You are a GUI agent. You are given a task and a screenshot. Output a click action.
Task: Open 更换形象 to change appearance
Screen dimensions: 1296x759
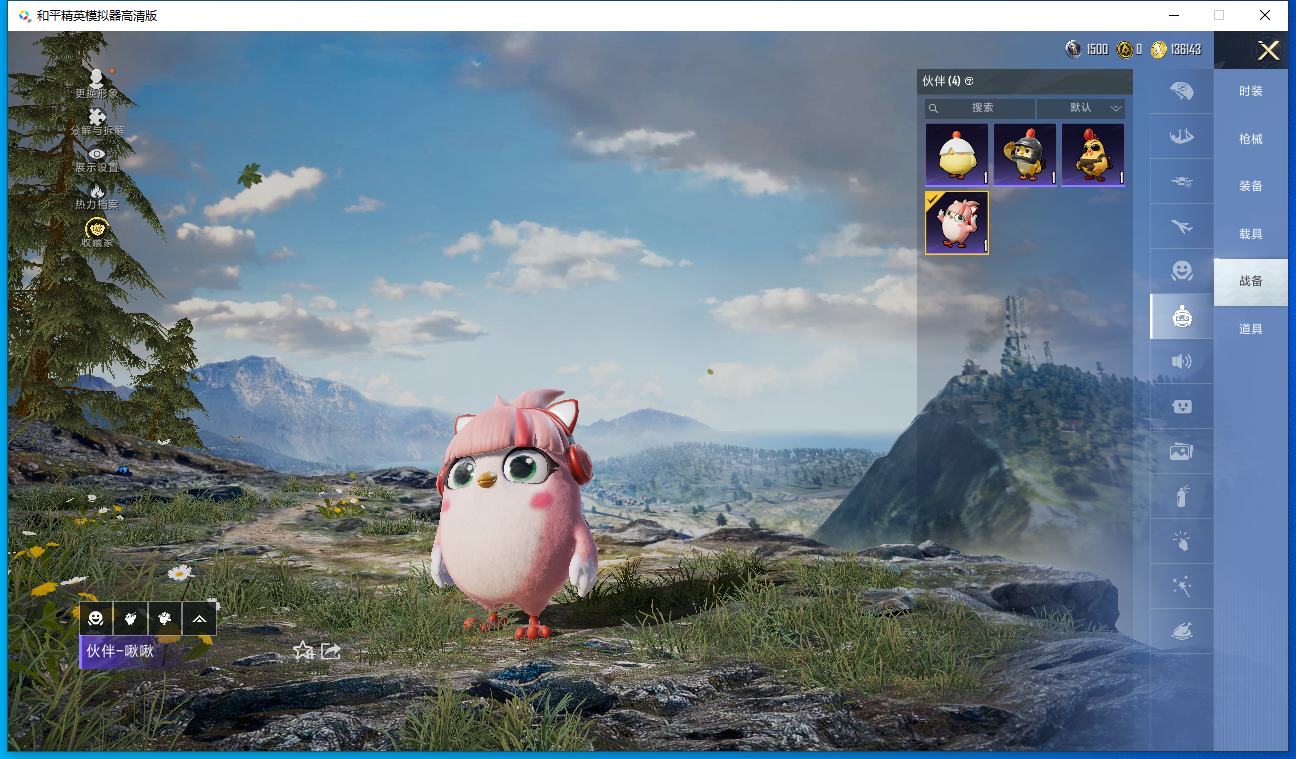(97, 83)
